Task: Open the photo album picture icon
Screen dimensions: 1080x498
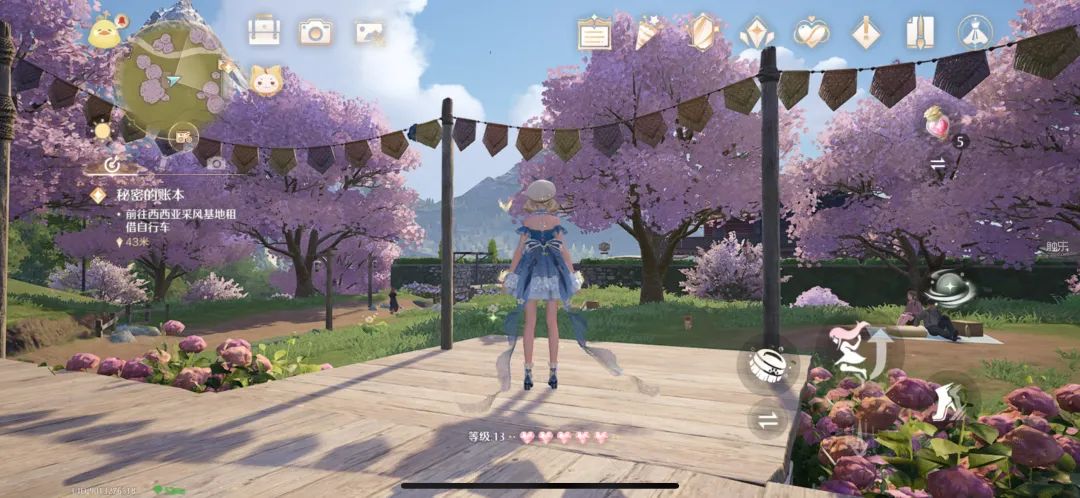Action: coord(369,32)
